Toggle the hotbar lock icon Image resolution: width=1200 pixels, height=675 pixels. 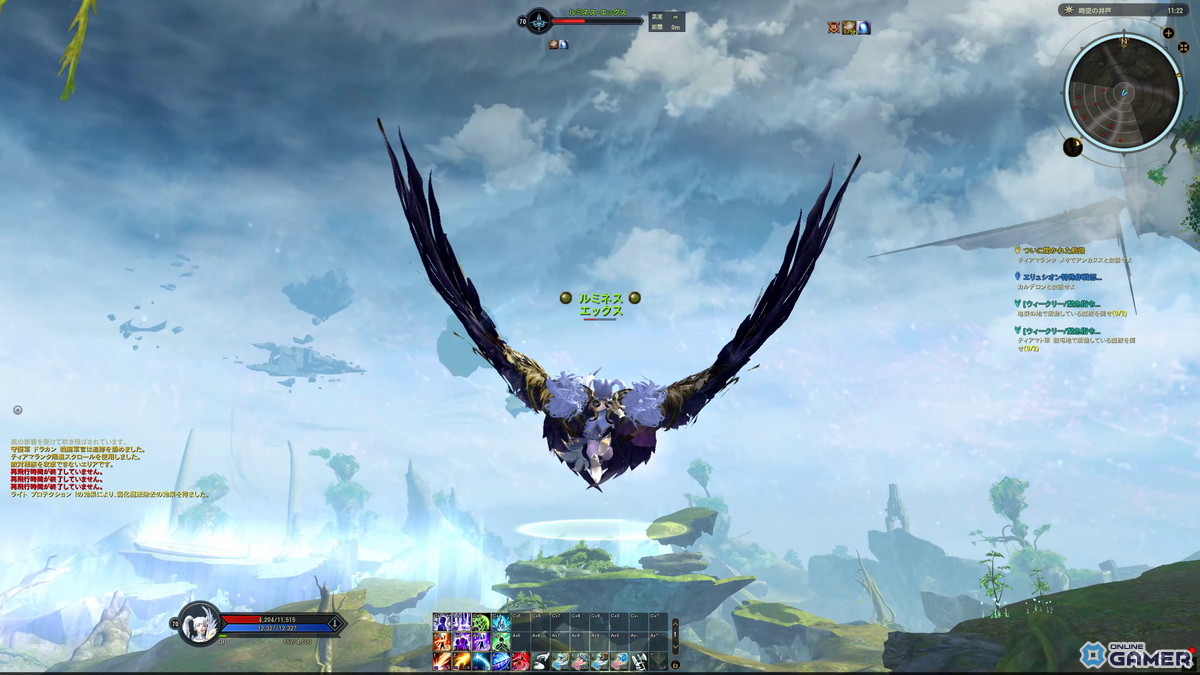(x=675, y=663)
